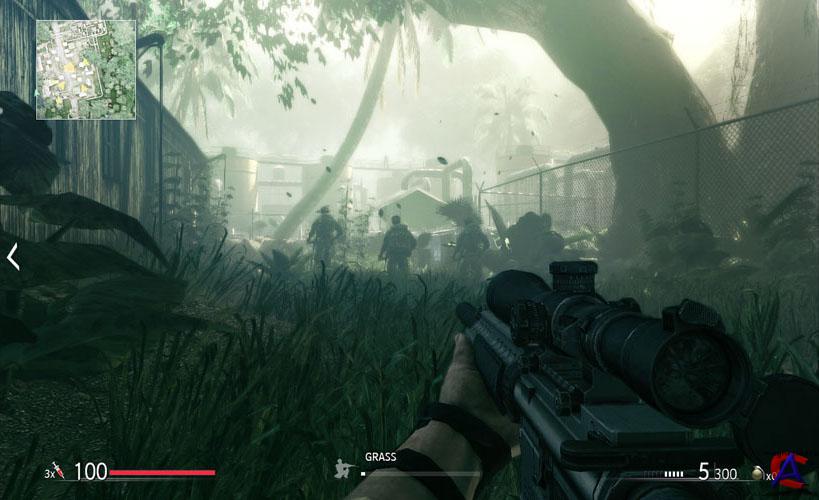Click the previous image arrow
Viewport: 819px width, 500px height.
coord(13,257)
